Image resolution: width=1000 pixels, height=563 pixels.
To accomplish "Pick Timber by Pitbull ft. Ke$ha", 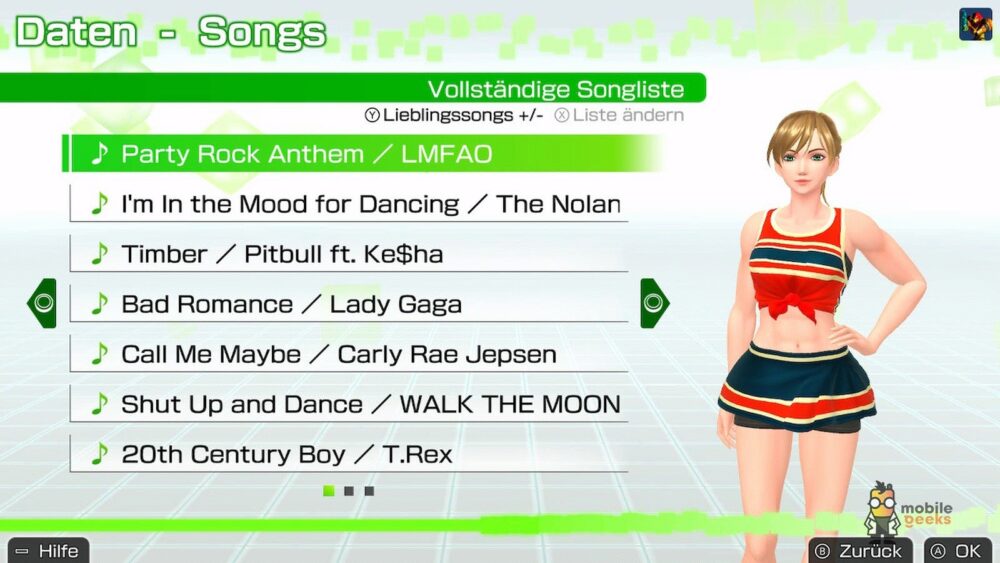I will point(350,254).
